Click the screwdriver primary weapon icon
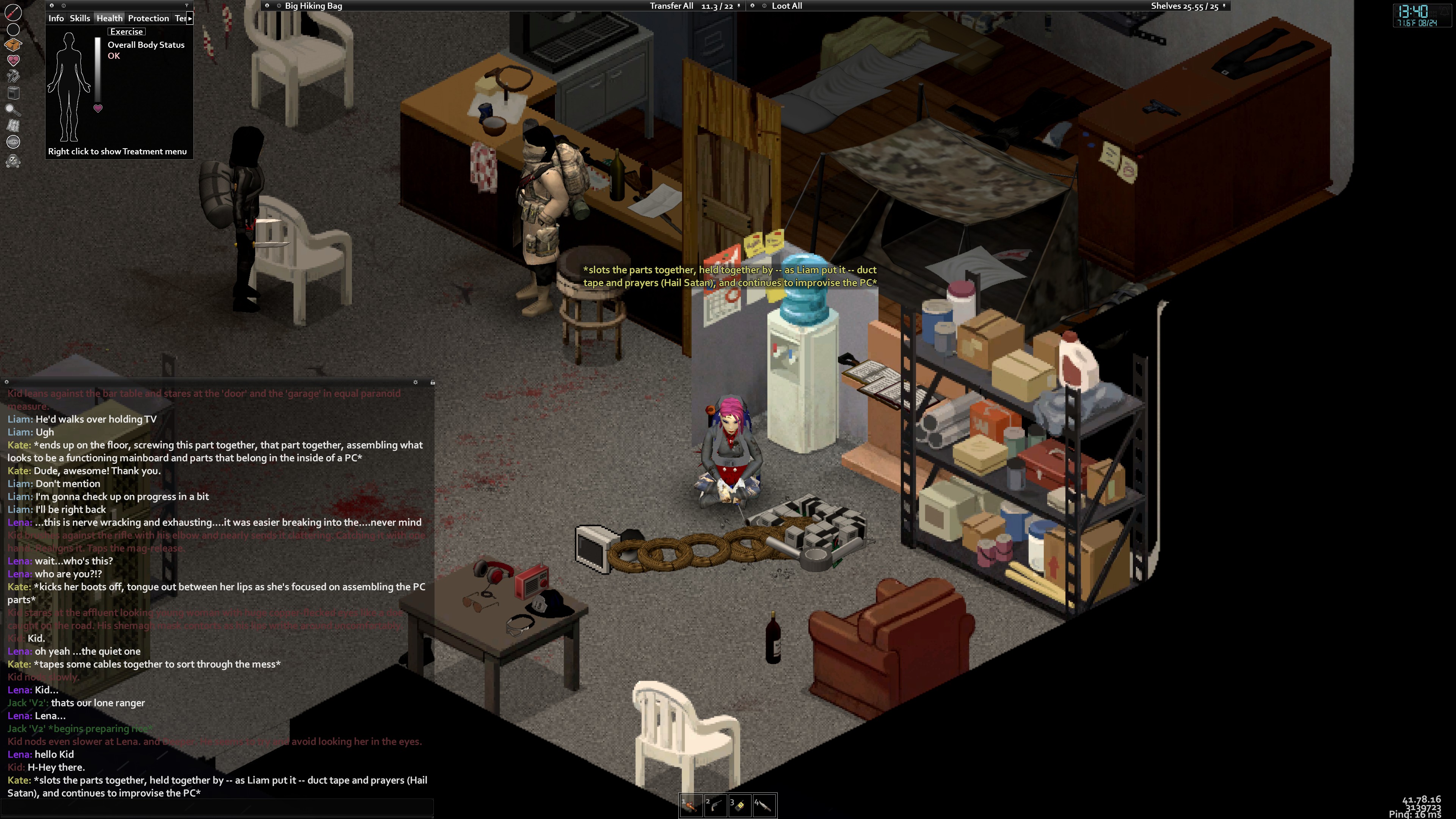The width and height of the screenshot is (1456, 819). pos(13,12)
